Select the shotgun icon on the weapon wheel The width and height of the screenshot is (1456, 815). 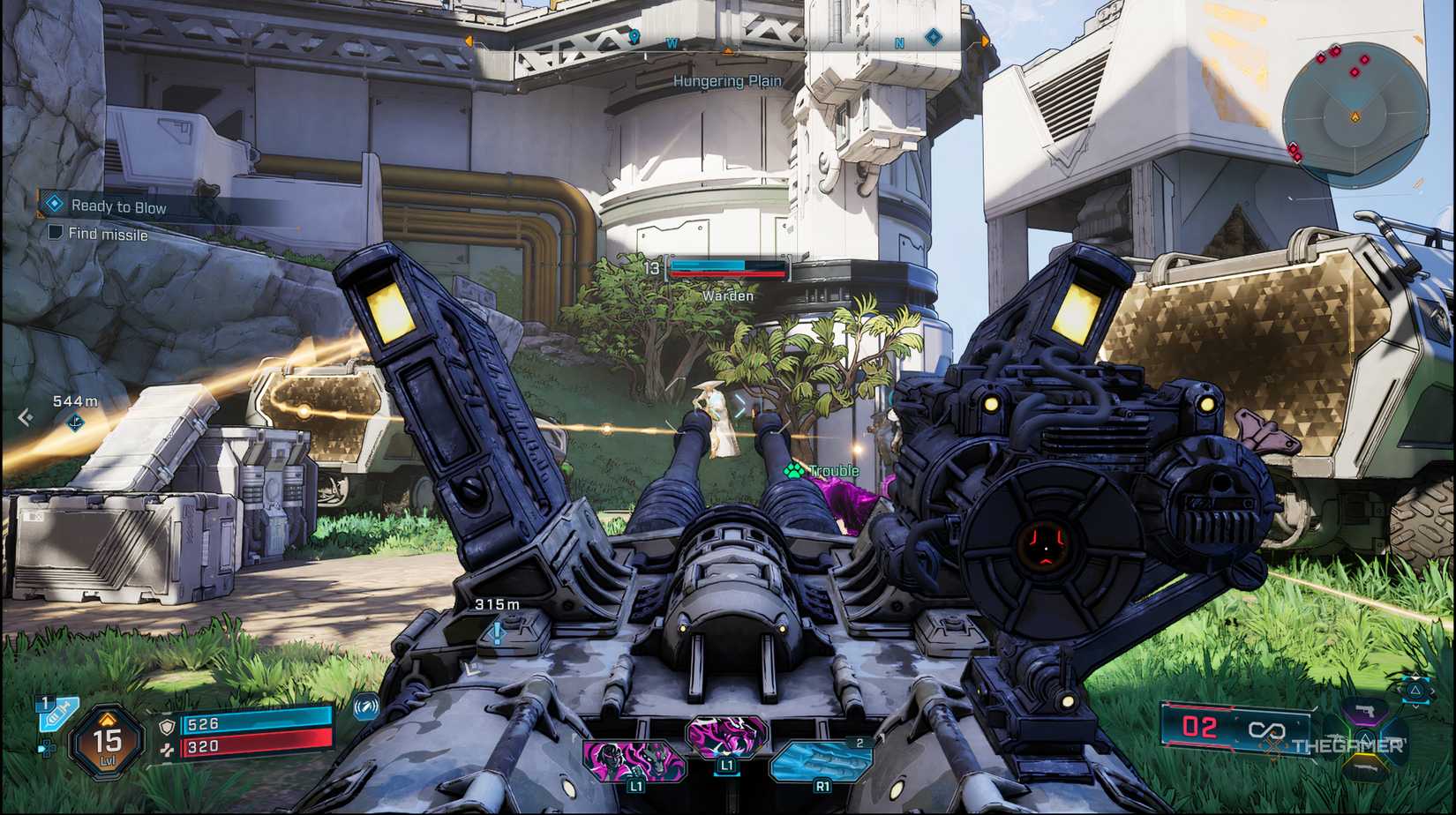1366,767
